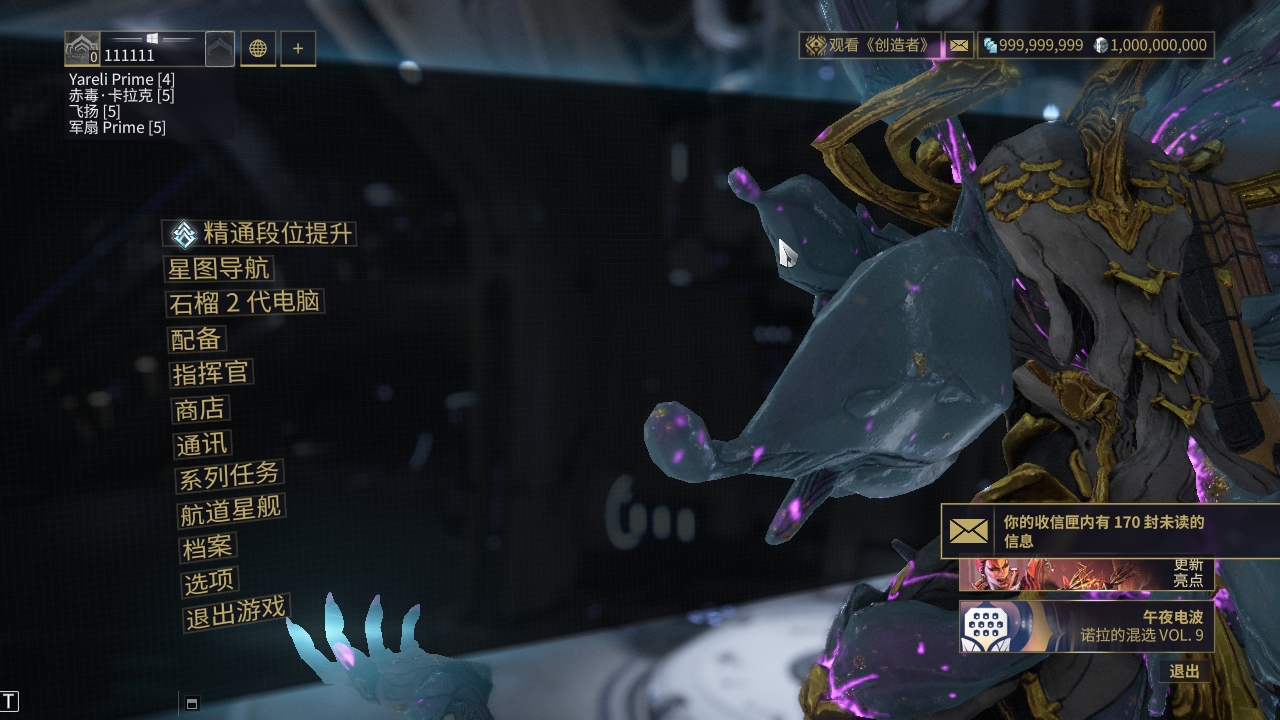This screenshot has height=720, width=1280.
Task: Open the inbox envelope icon in top bar
Action: 959,45
